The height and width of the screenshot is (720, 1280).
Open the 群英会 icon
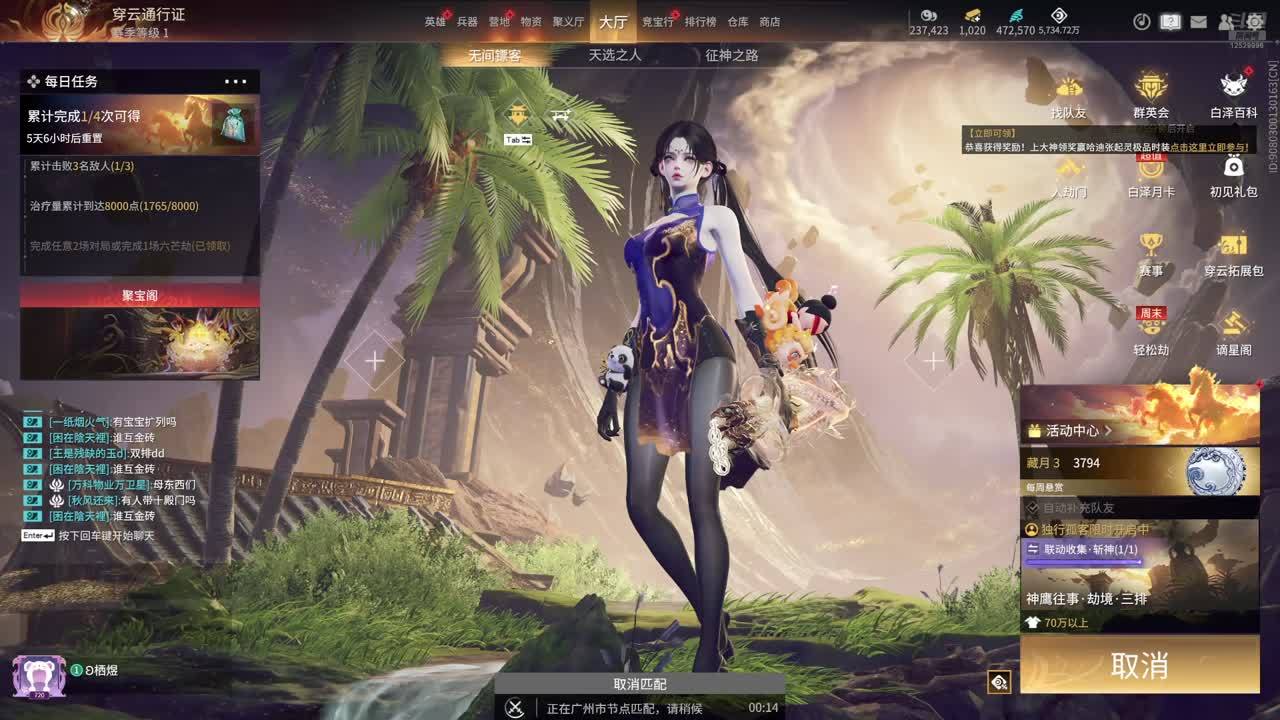(x=1151, y=97)
